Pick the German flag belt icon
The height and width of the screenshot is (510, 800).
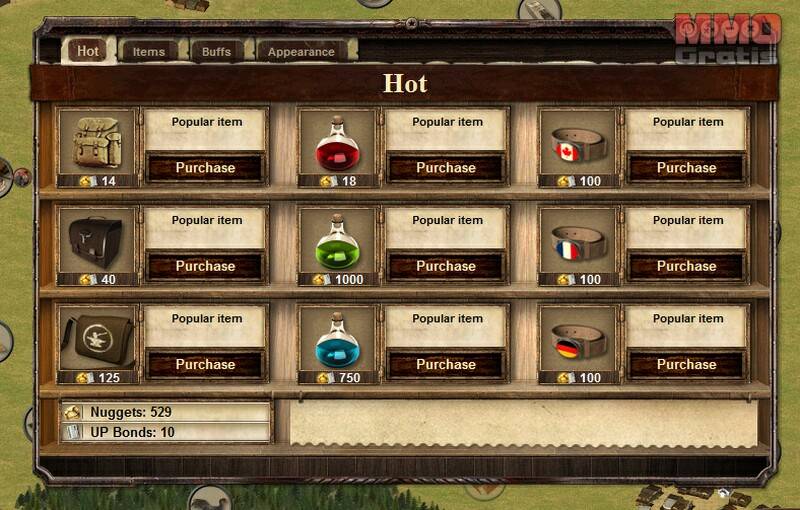pyautogui.click(x=578, y=339)
